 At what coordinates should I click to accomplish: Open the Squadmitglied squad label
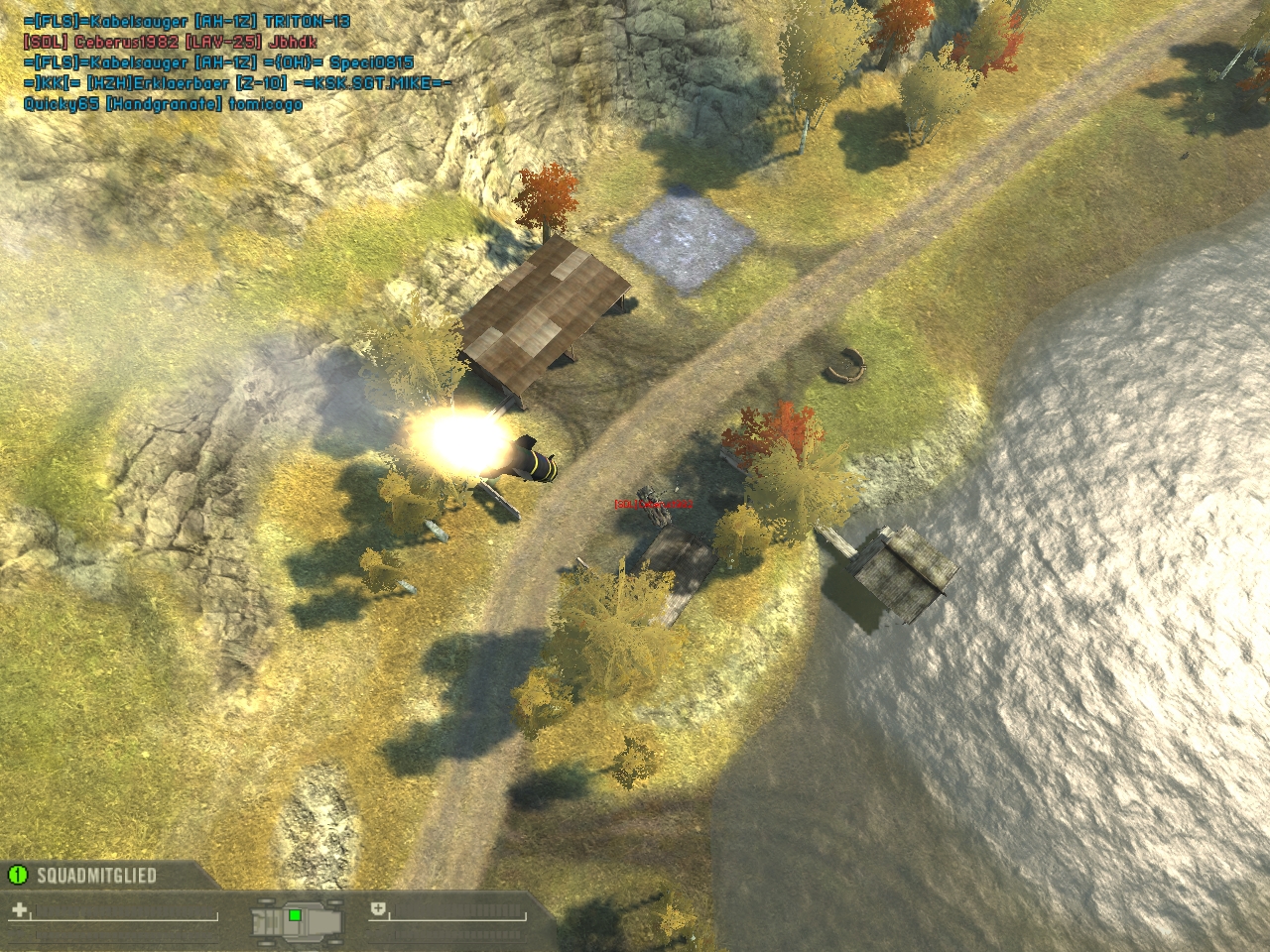tap(96, 876)
